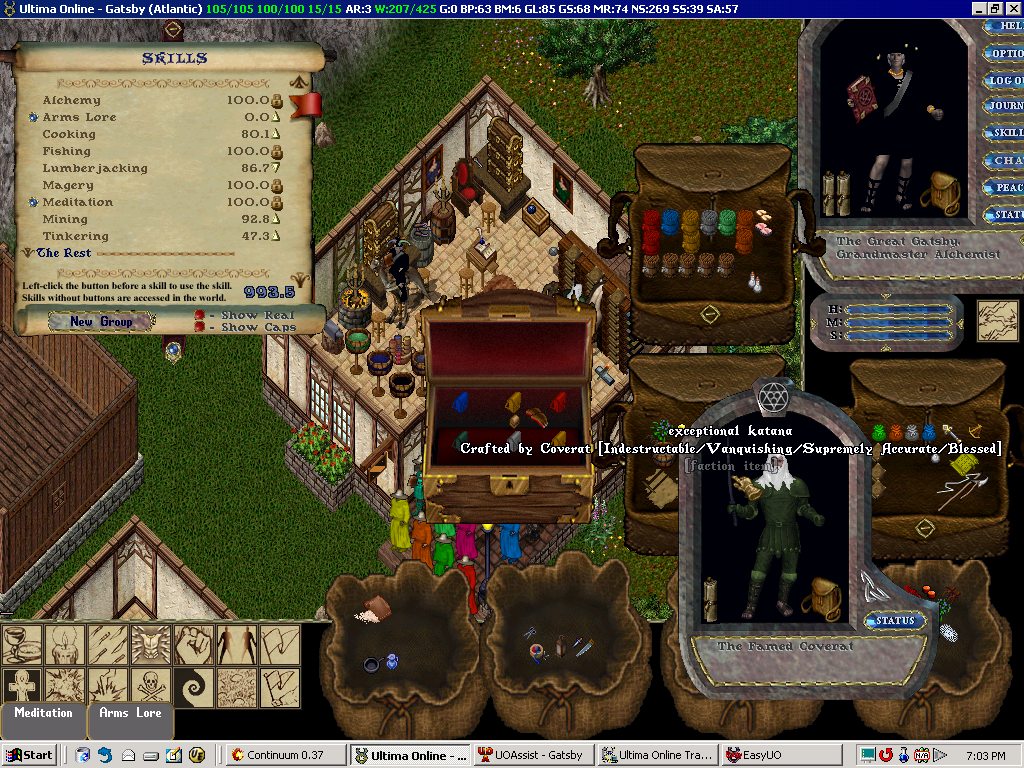Viewport: 1024px width, 768px height.
Task: Open Status on Coverat's paperdoll
Action: coord(894,621)
